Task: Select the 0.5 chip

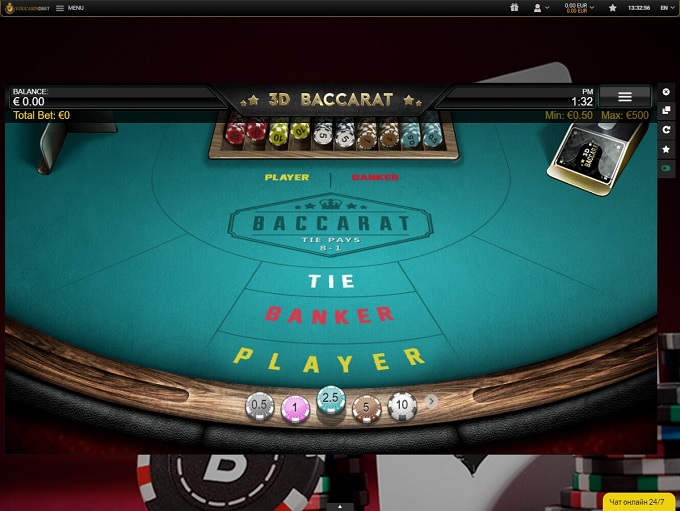Action: coord(260,405)
